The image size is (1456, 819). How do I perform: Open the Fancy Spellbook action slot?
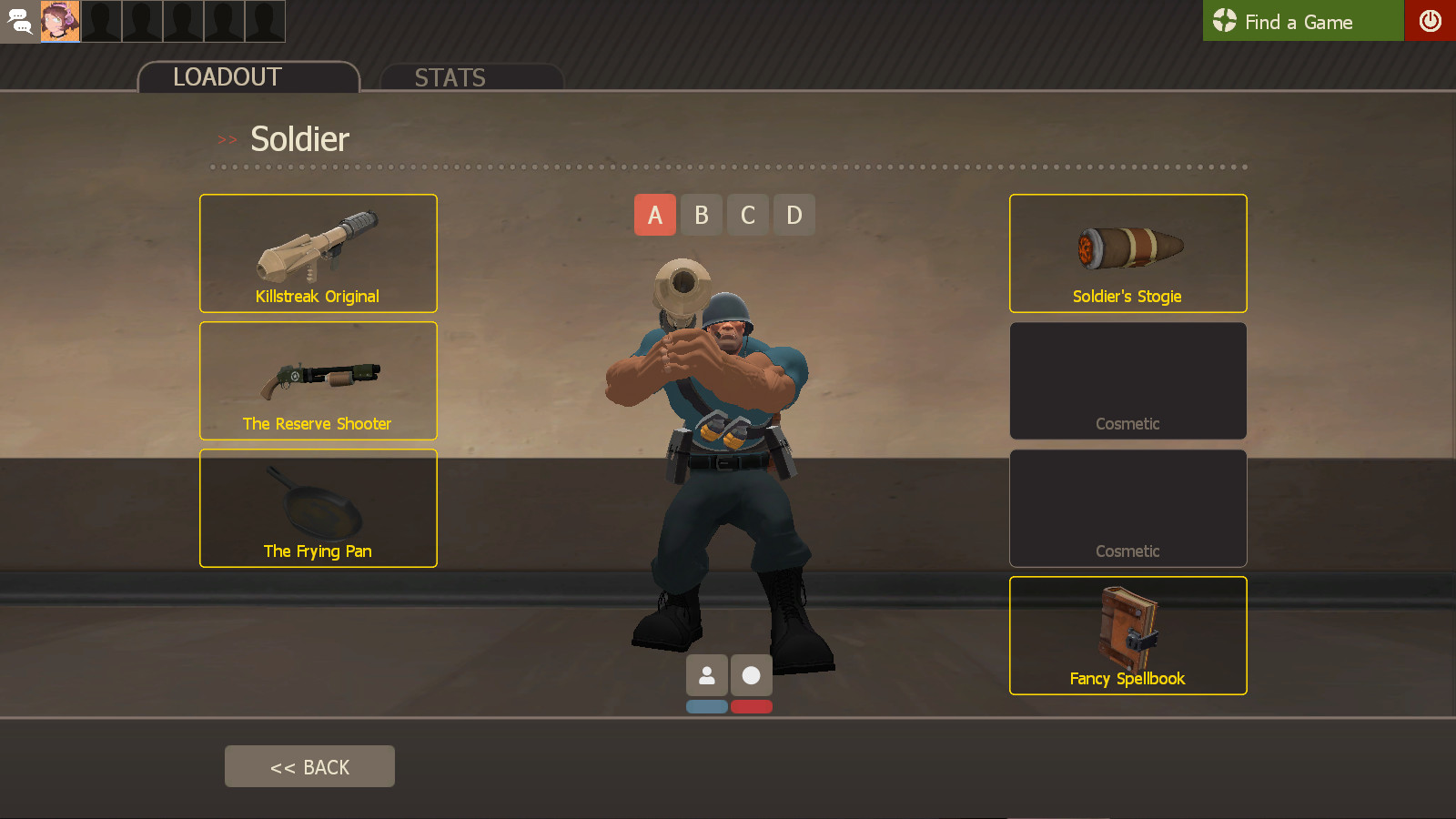click(1127, 635)
